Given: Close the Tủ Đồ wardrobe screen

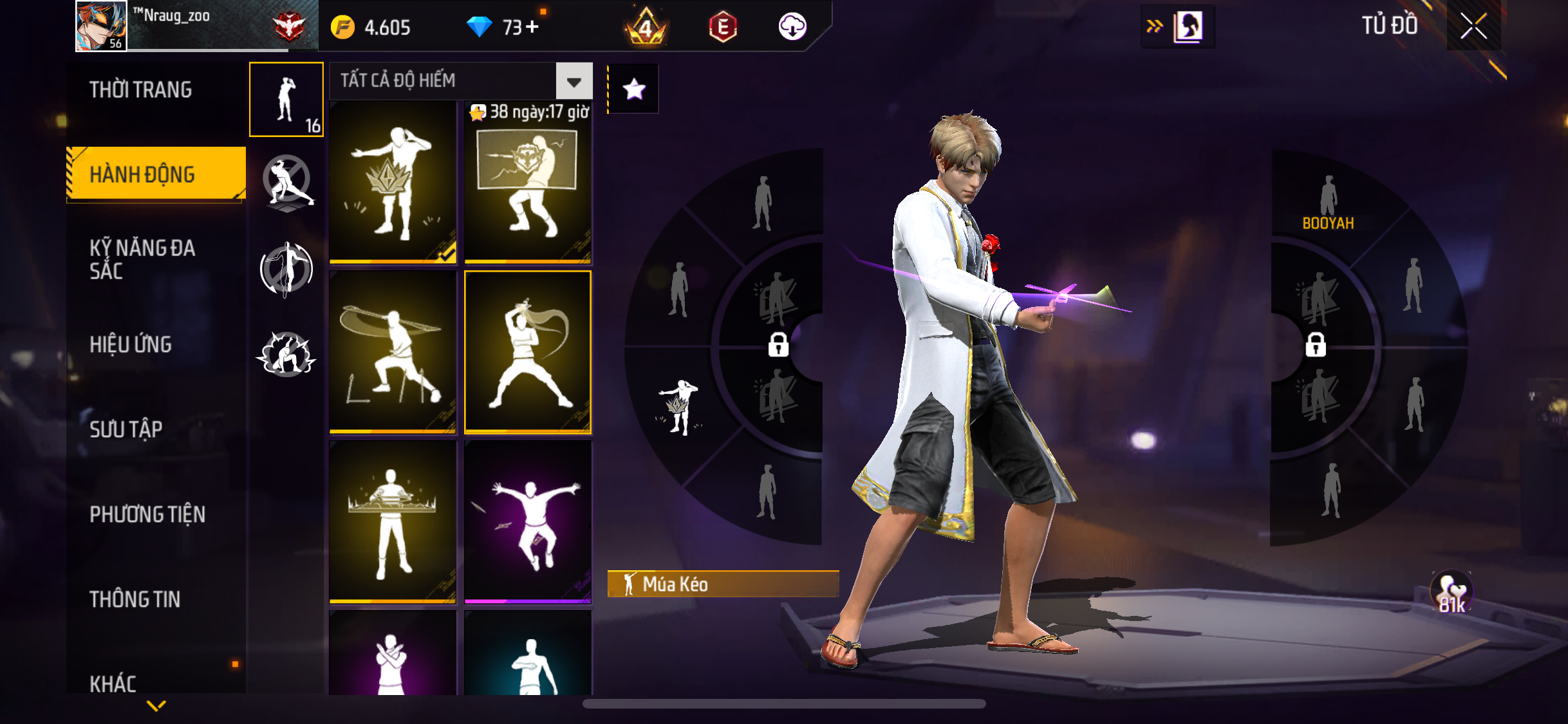Looking at the screenshot, I should [x=1473, y=26].
